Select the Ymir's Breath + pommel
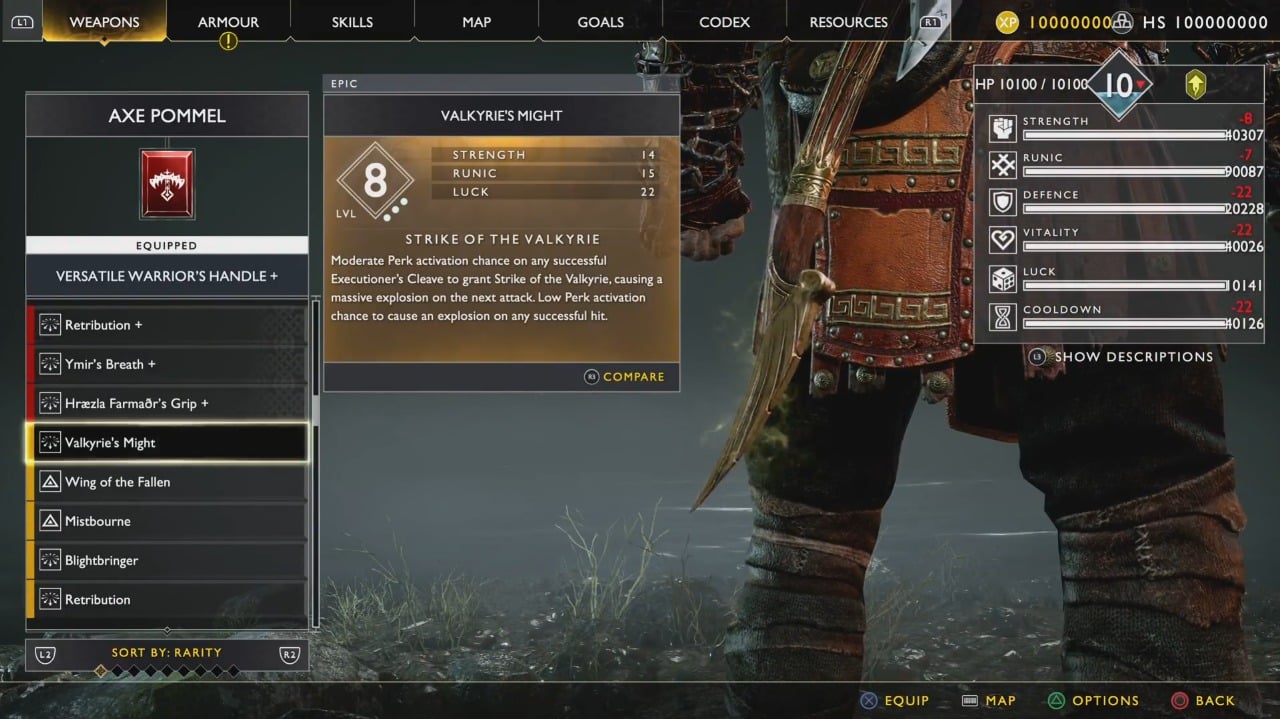Viewport: 1280px width, 719px height. [x=167, y=364]
